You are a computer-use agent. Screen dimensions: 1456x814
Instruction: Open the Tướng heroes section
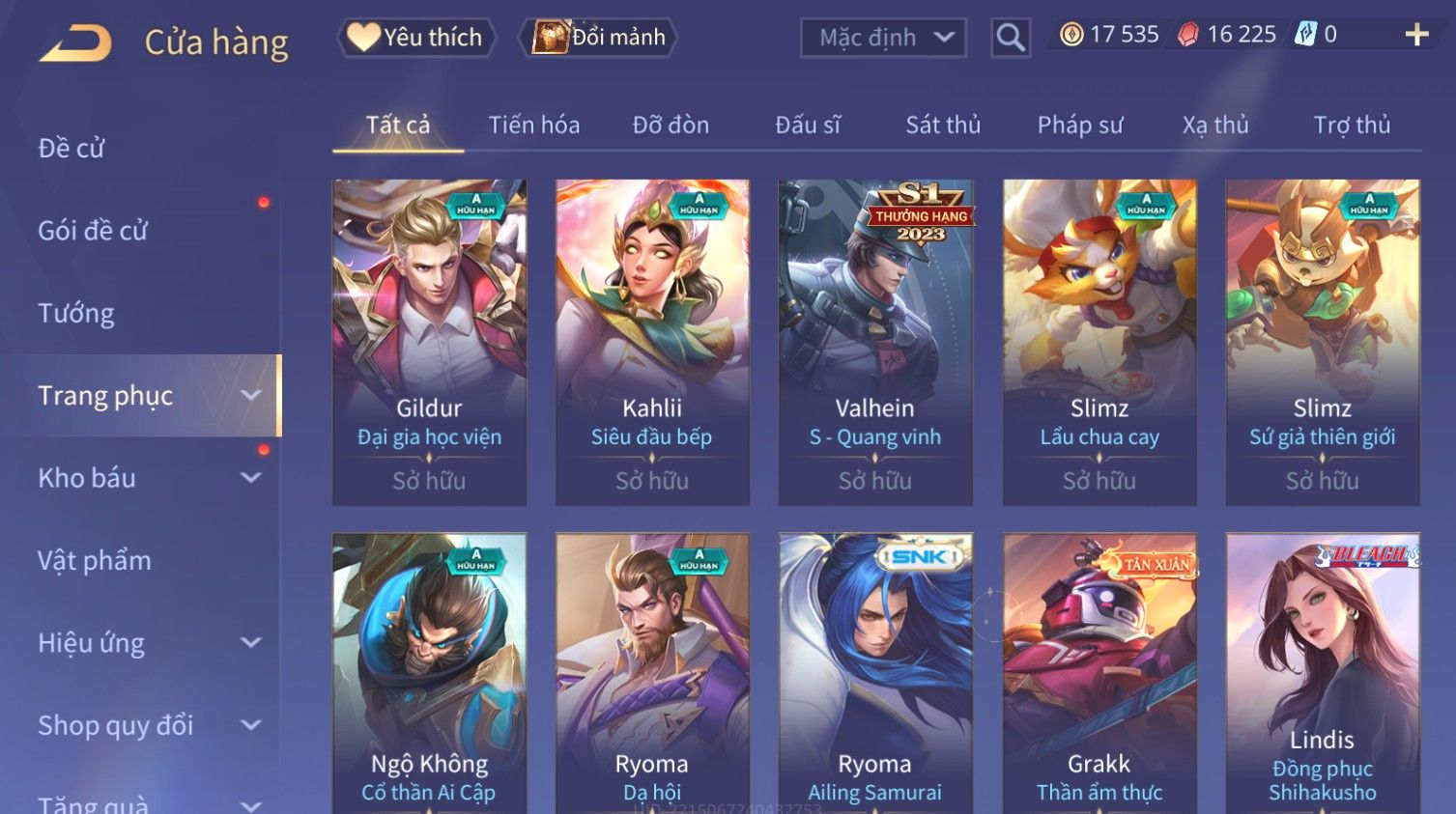coord(76,313)
